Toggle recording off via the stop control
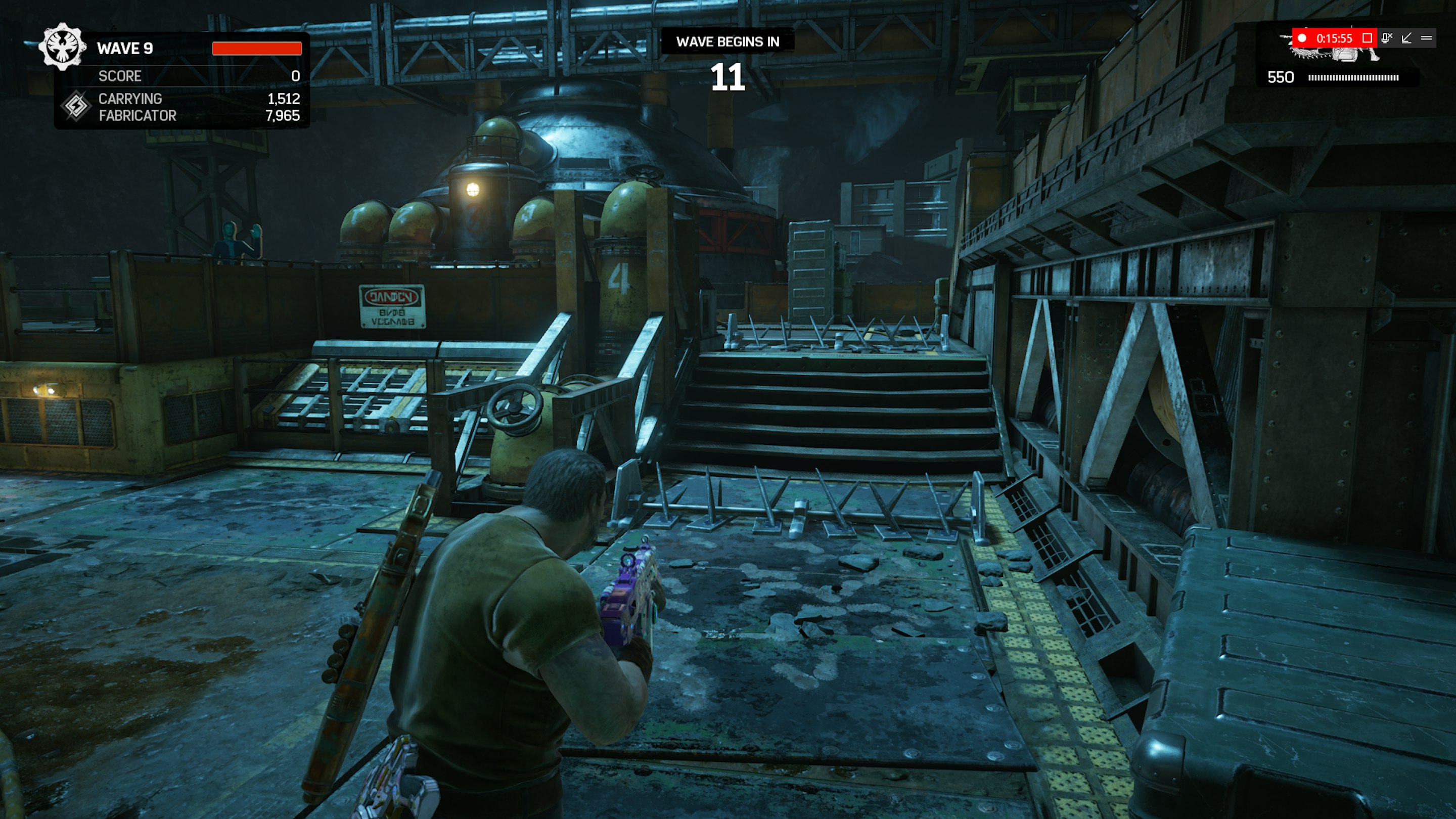Screen dimensions: 1456x819 (1367, 39)
